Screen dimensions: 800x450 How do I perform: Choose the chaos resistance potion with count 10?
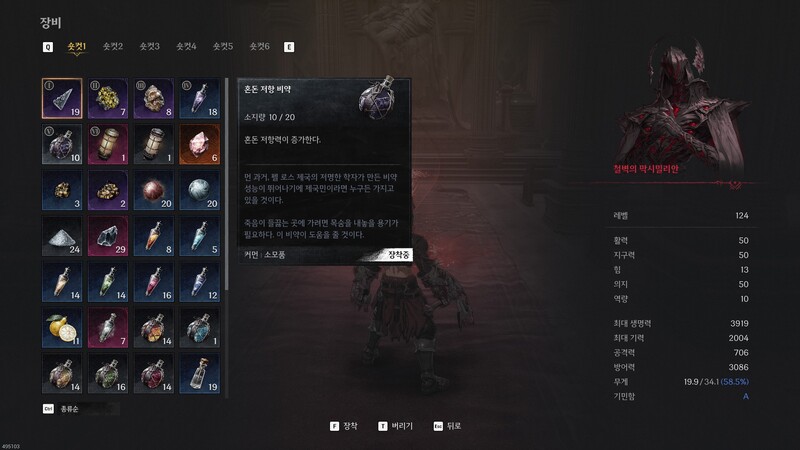coord(62,144)
